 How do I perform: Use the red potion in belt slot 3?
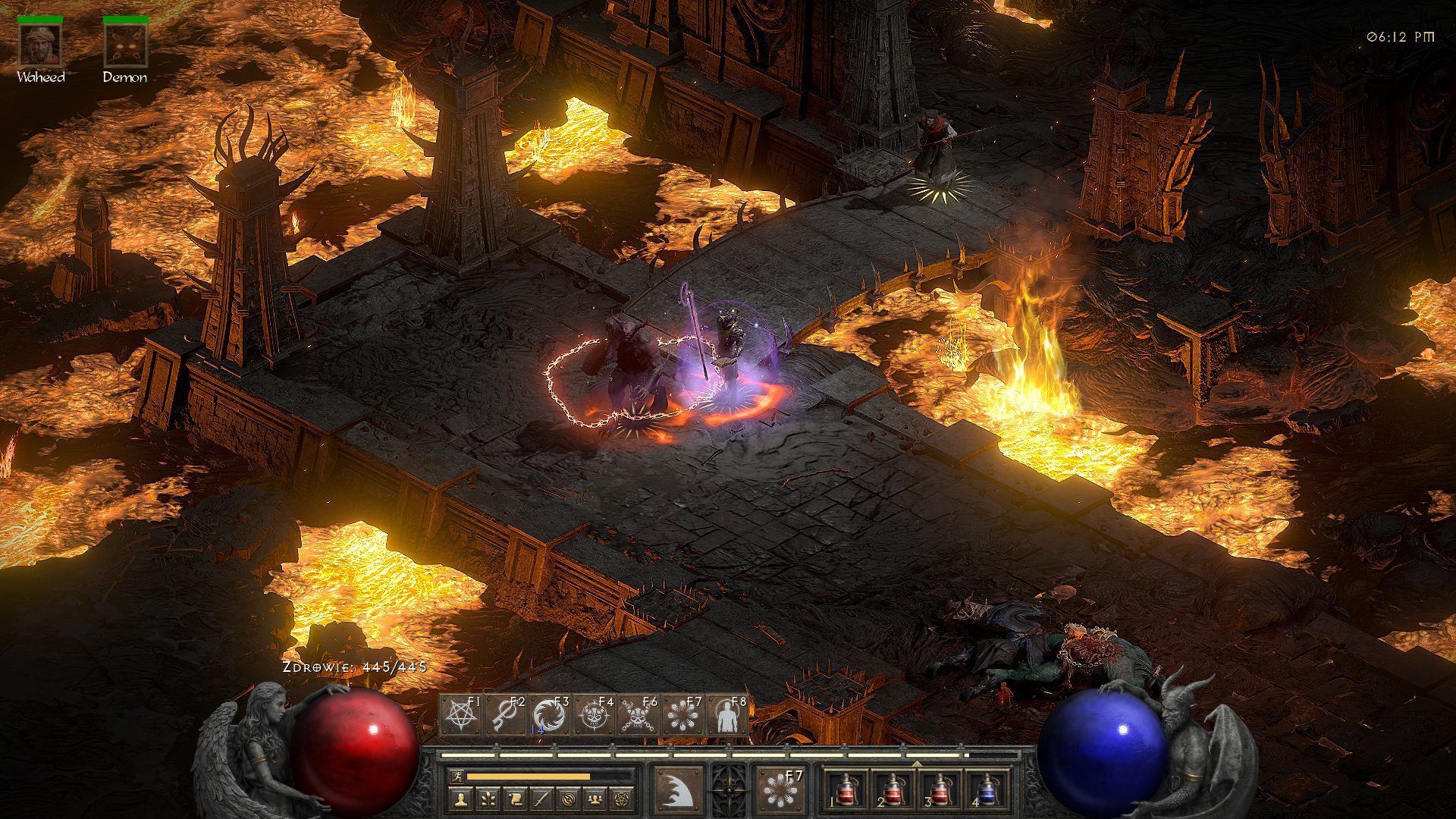pos(939,790)
